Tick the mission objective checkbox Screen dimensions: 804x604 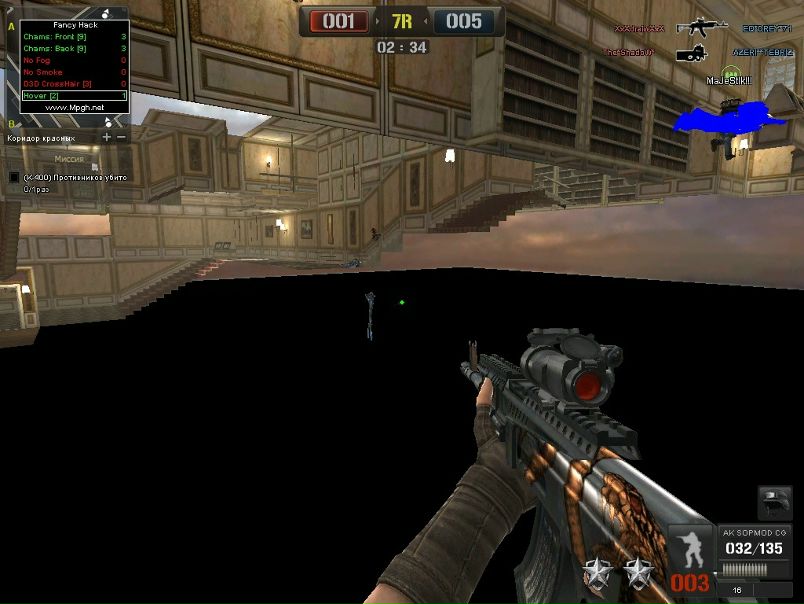[x=14, y=177]
